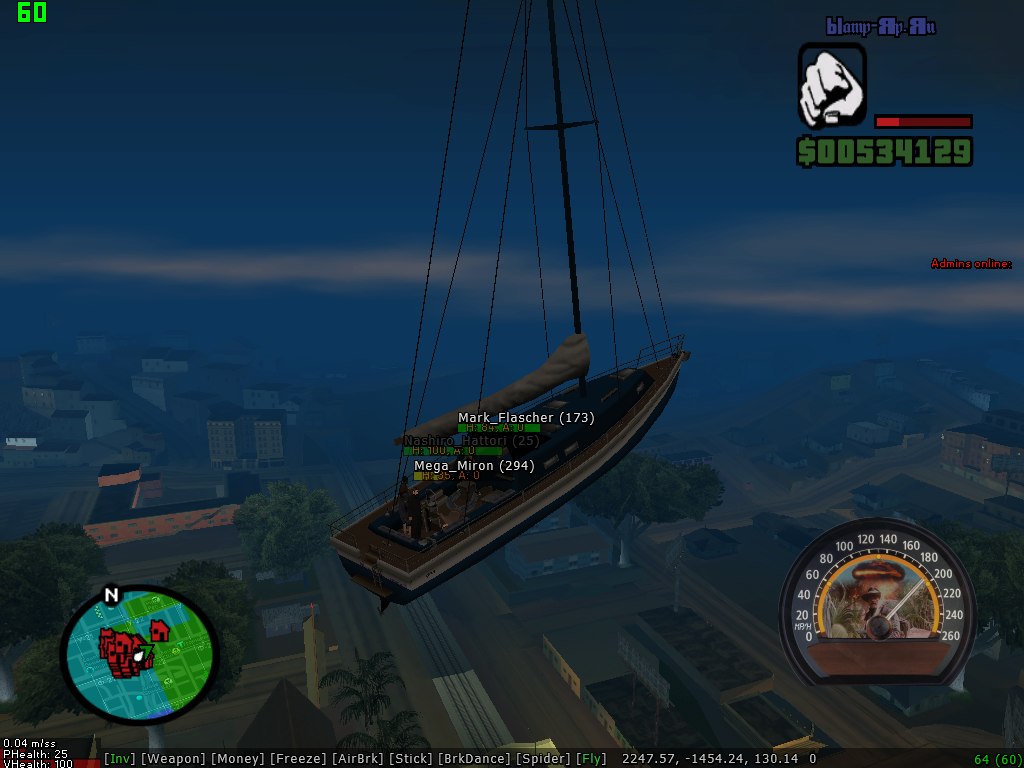The image size is (1024, 768).
Task: Toggle the [Weapon] cheat option
Action: 173,759
